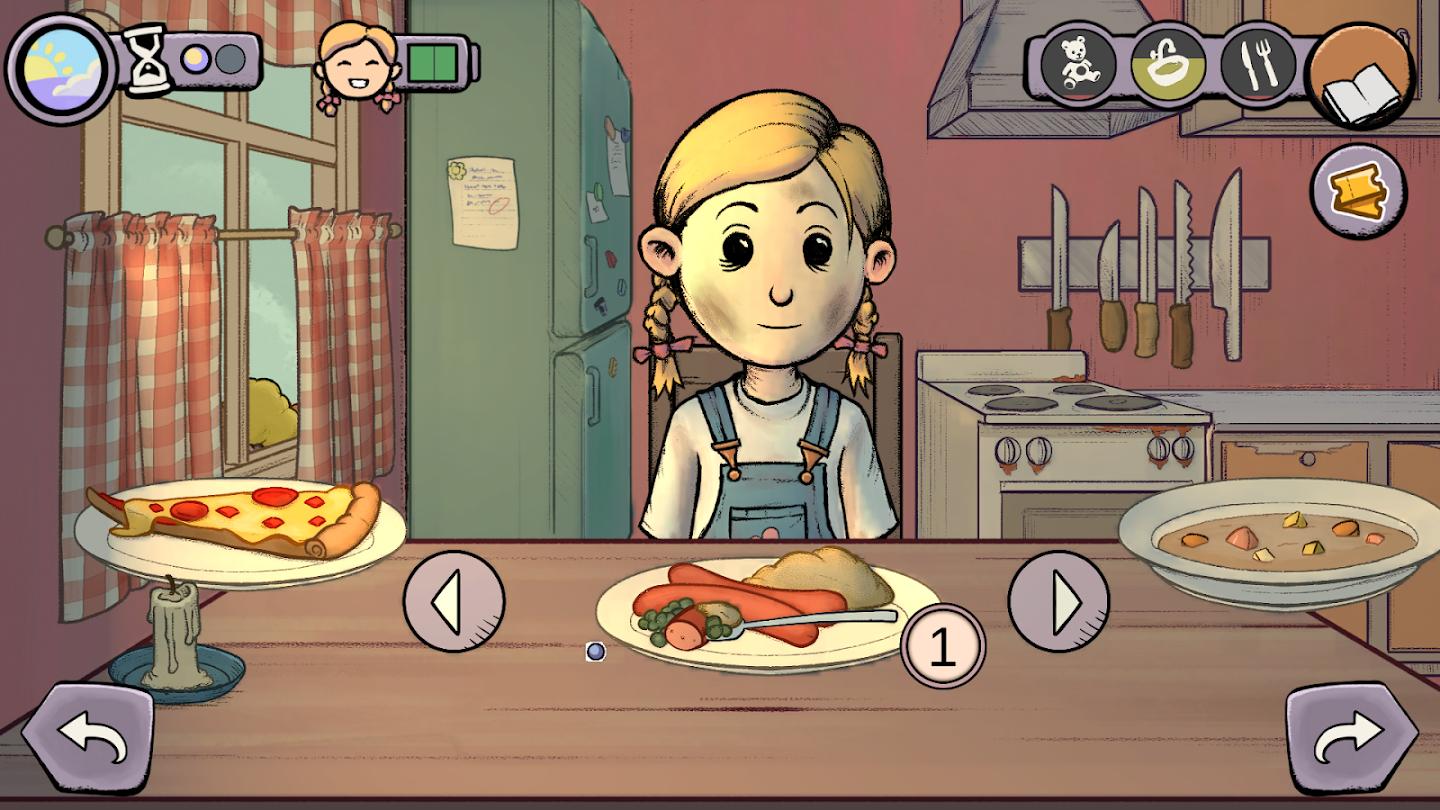Go forward with the bottom-right curved arrow

pos(1351,738)
